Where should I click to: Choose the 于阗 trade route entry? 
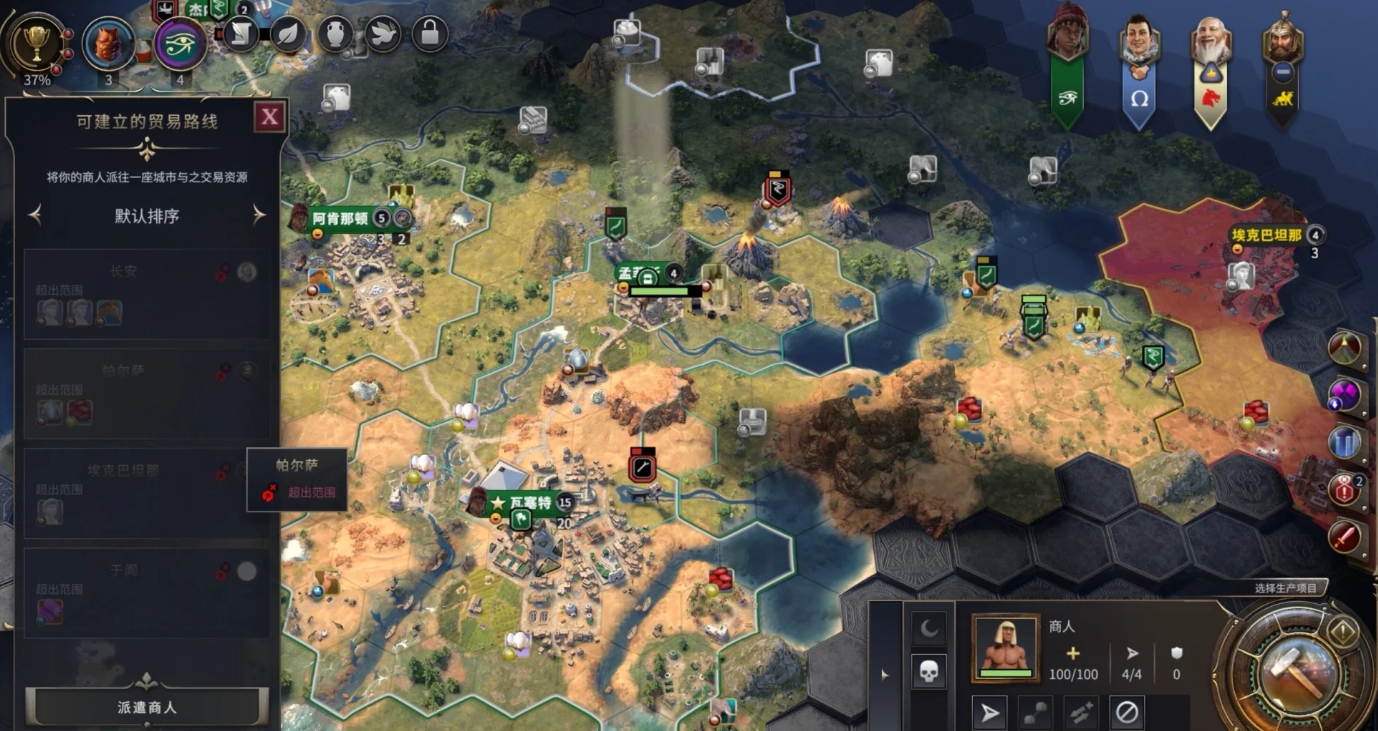[147, 592]
